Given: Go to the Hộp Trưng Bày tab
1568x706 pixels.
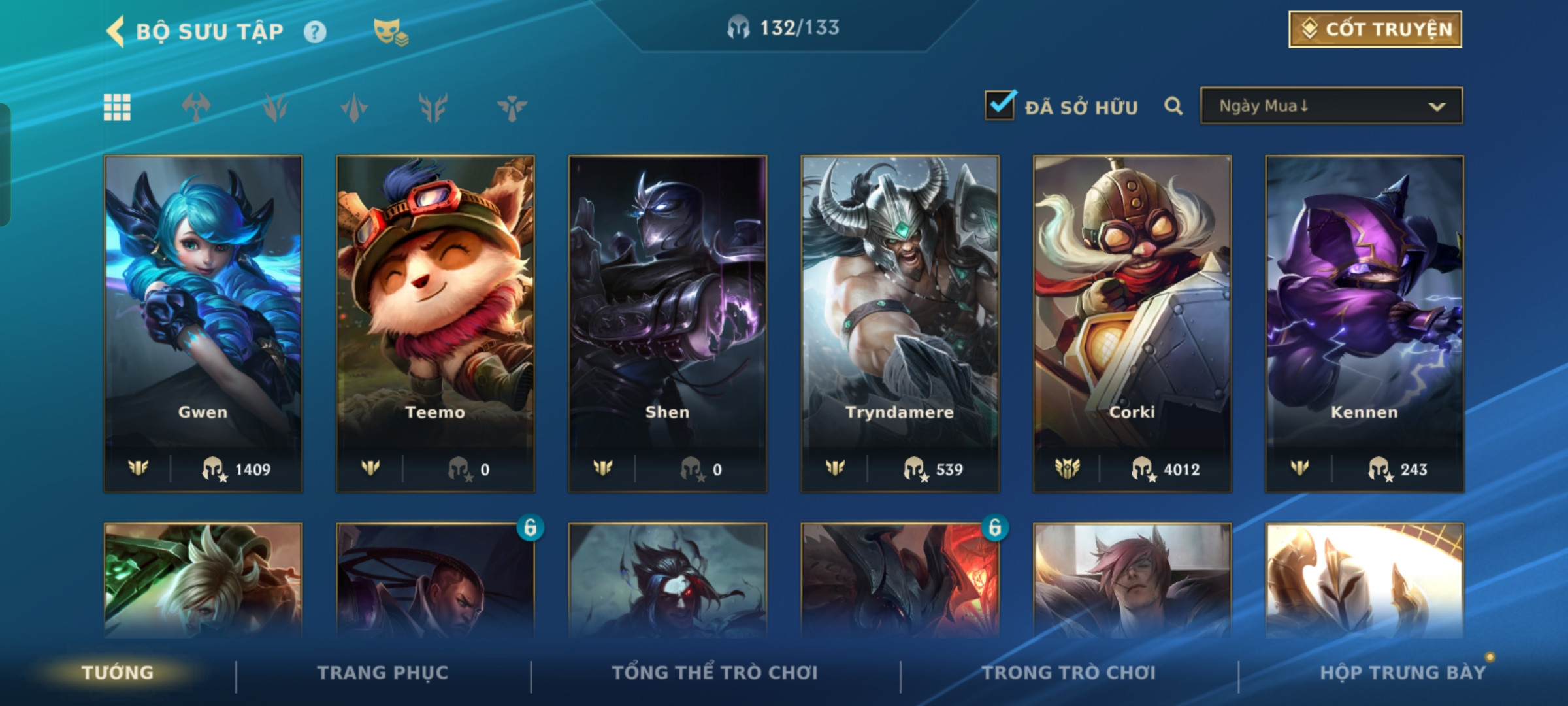Looking at the screenshot, I should click(1403, 673).
